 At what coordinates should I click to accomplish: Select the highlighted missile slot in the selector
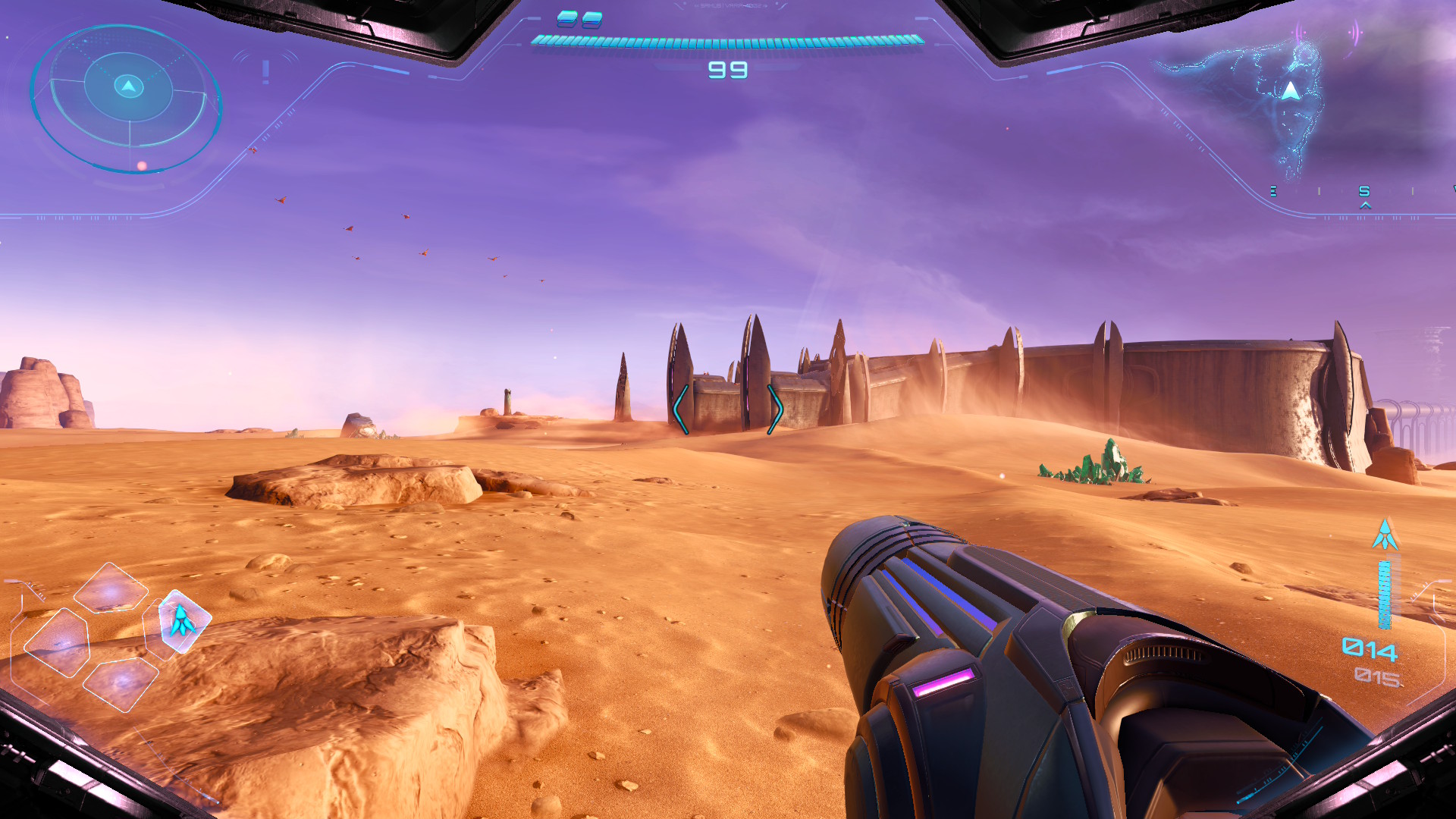coord(182,621)
